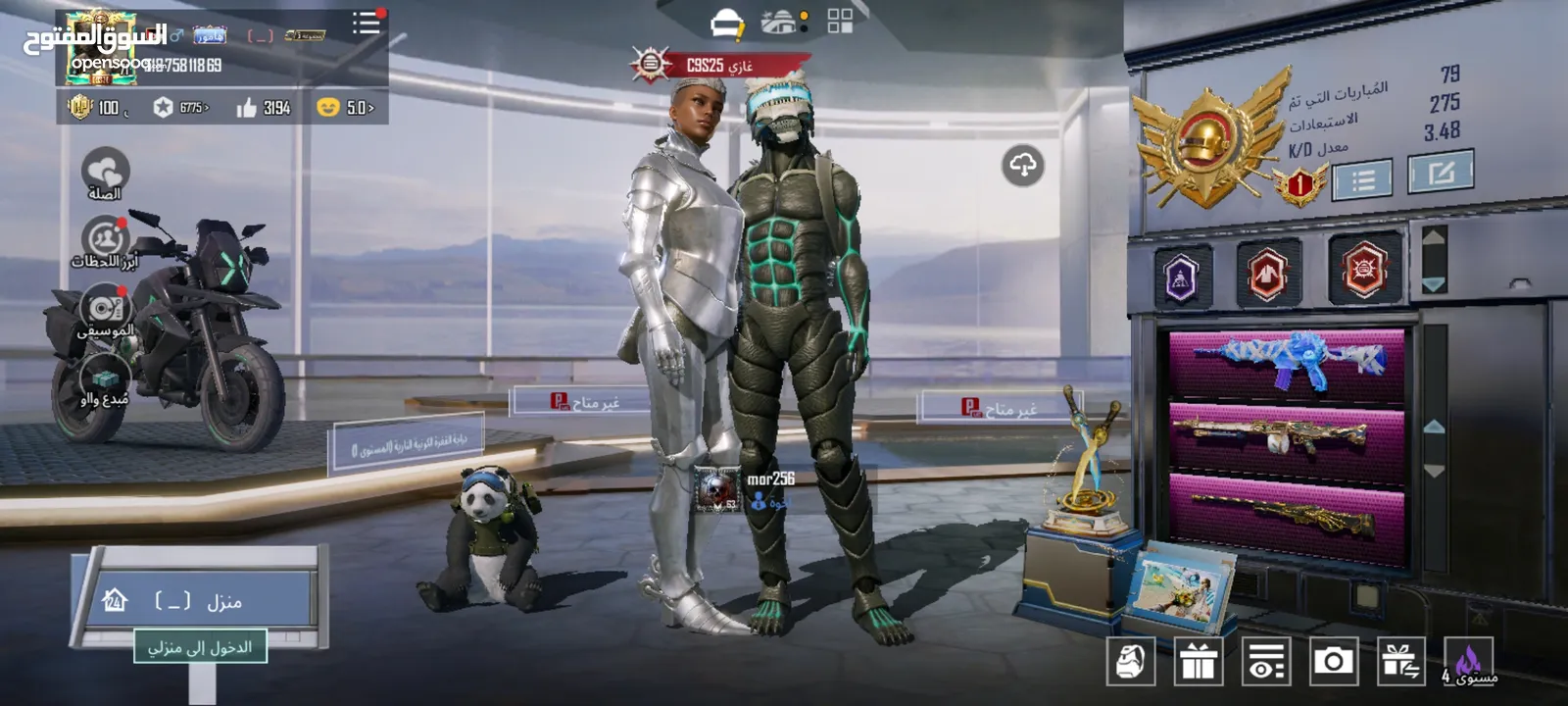This screenshot has width=1568, height=706.
Task: Click the cloud download icon
Action: tap(1022, 166)
